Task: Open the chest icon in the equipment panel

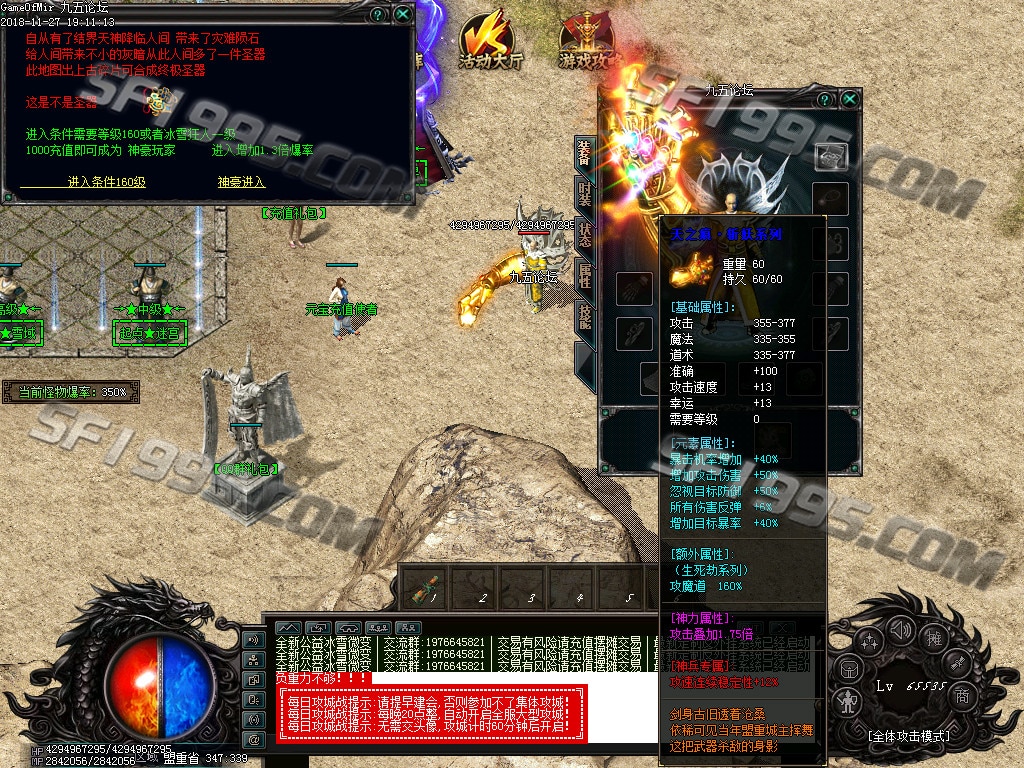Action: click(831, 155)
